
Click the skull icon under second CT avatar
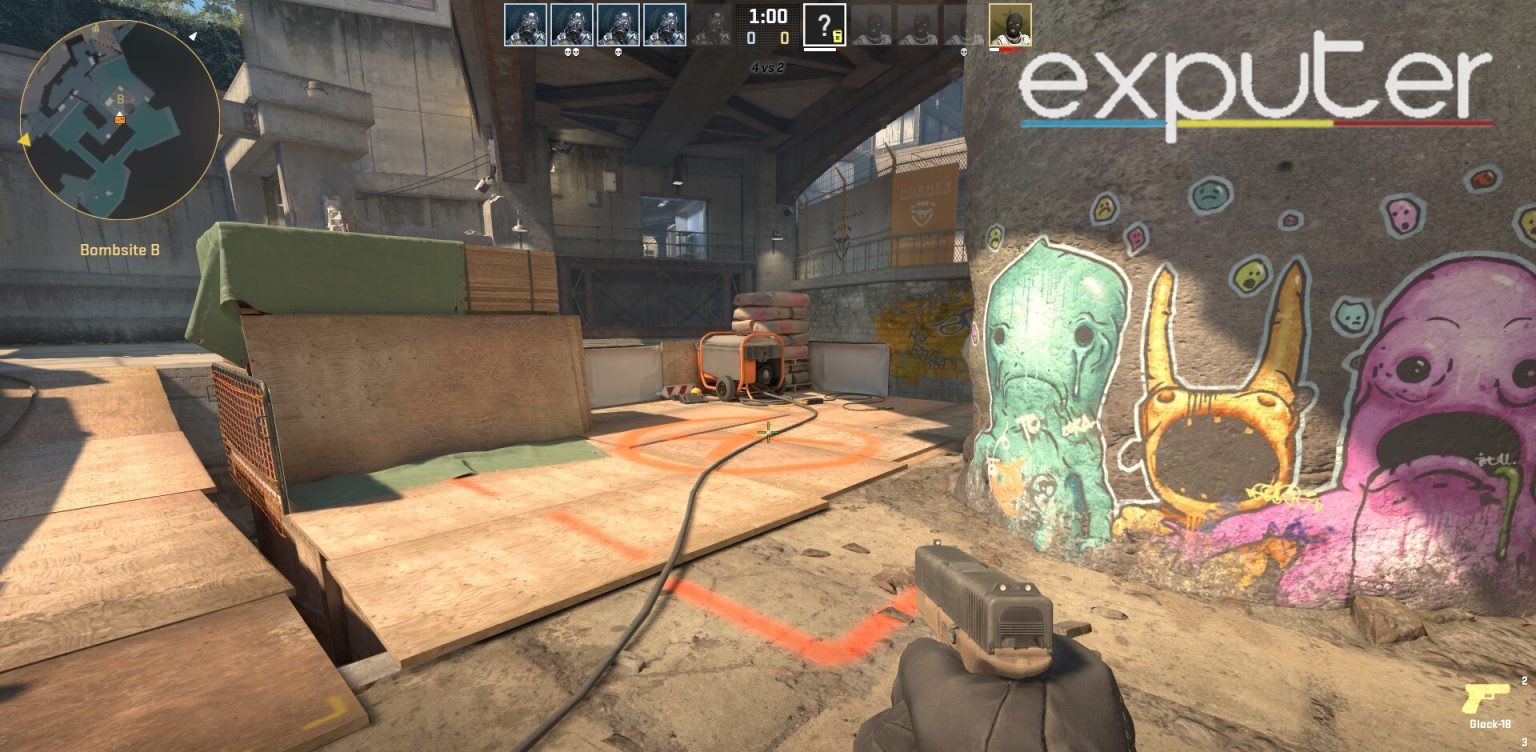click(570, 52)
